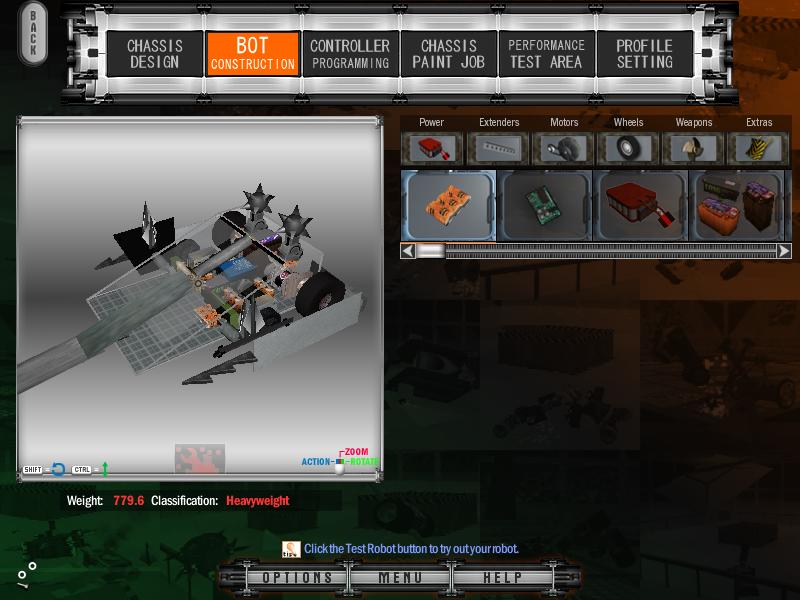Open the Wheels component category
800x600 pixels.
tap(629, 148)
